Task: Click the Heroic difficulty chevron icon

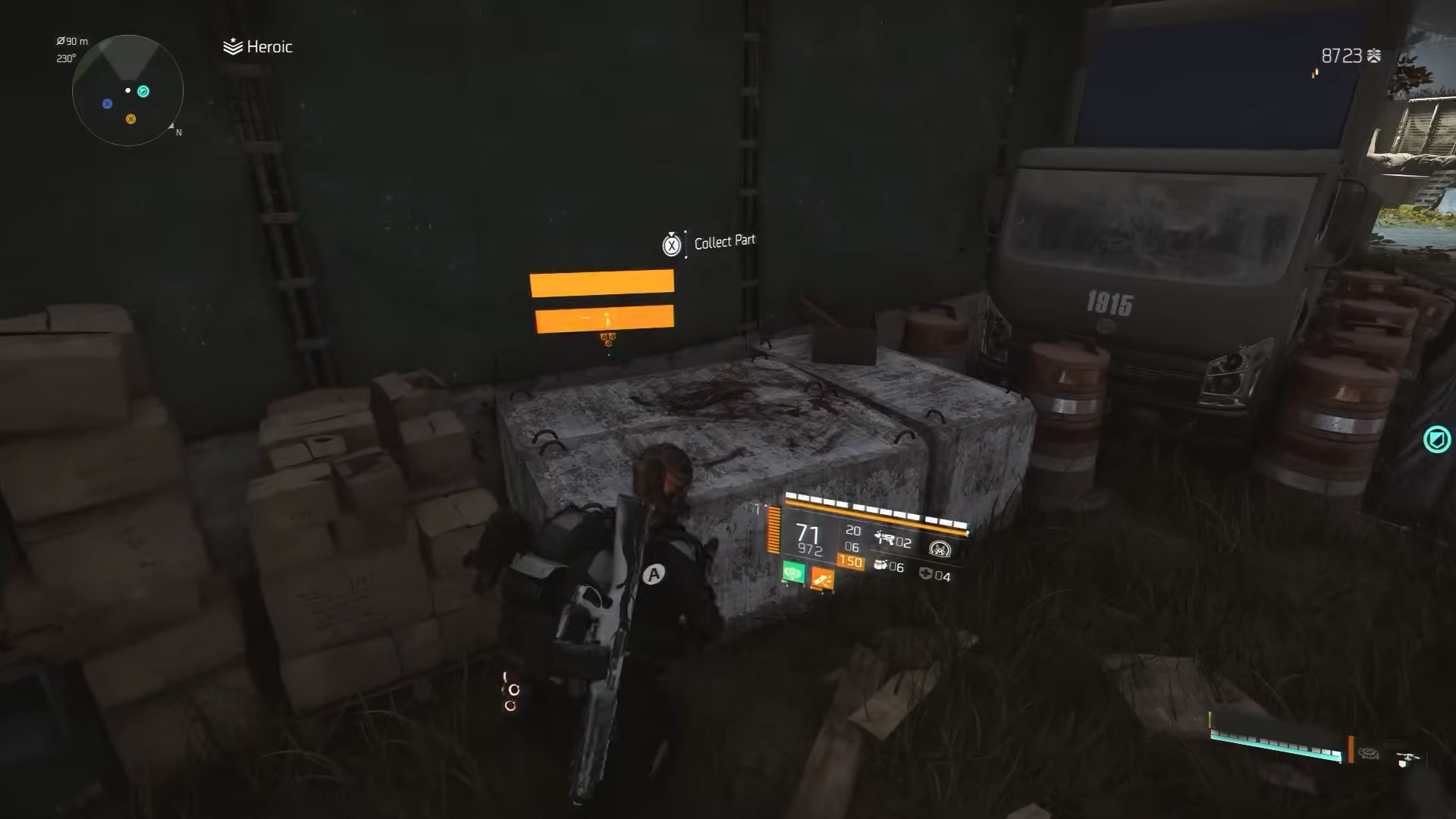Action: tap(232, 47)
